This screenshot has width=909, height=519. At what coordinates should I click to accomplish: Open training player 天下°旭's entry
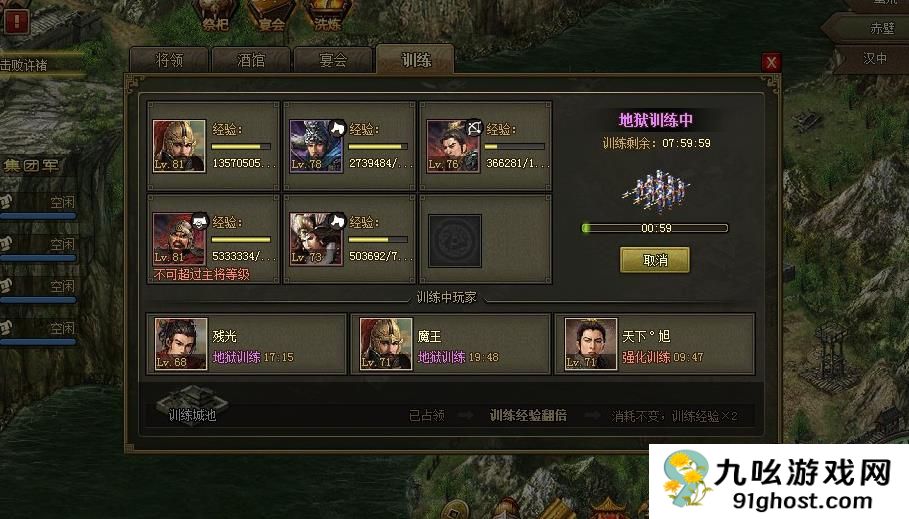tap(654, 344)
